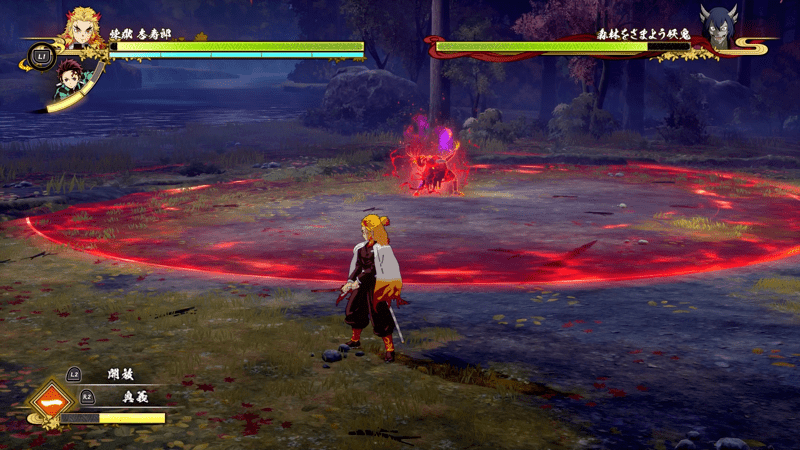Select Rengoku's blond character portrait

(86, 28)
